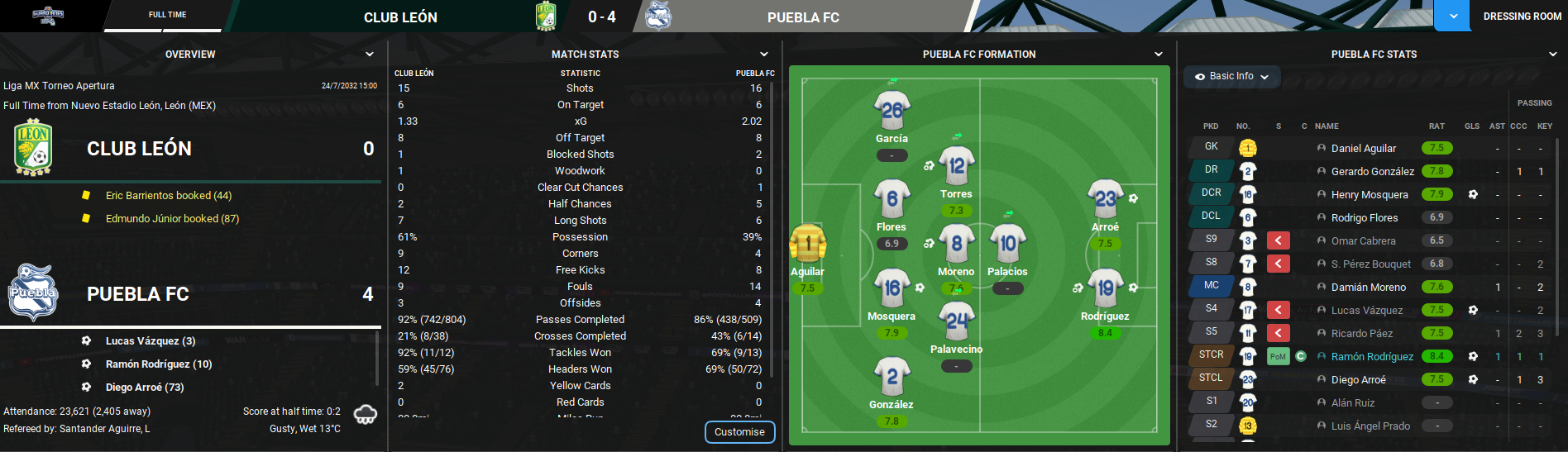The width and height of the screenshot is (1568, 452).
Task: Click Gerardo González in the player list
Action: pos(1372,172)
